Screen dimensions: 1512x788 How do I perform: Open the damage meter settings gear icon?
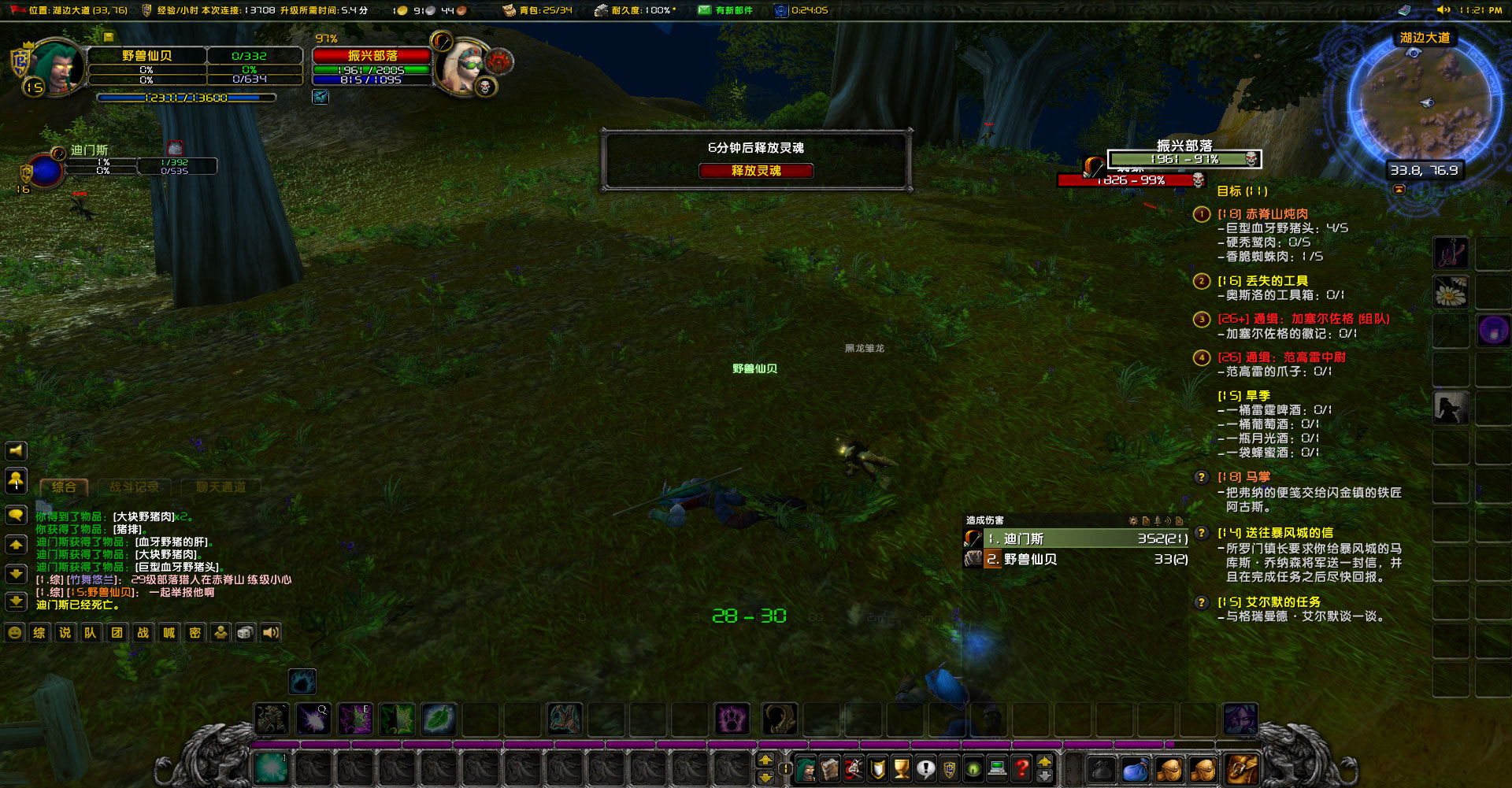(1132, 520)
